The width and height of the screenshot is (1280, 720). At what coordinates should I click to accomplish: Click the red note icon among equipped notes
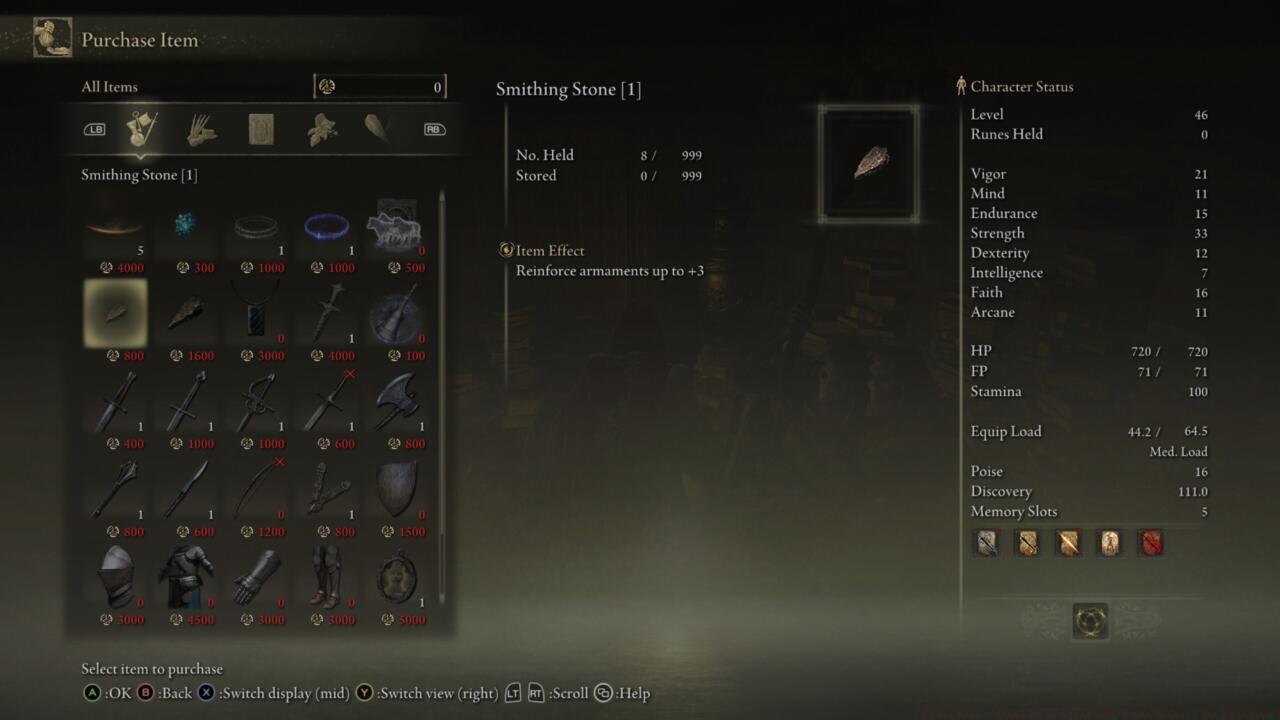coord(1148,542)
